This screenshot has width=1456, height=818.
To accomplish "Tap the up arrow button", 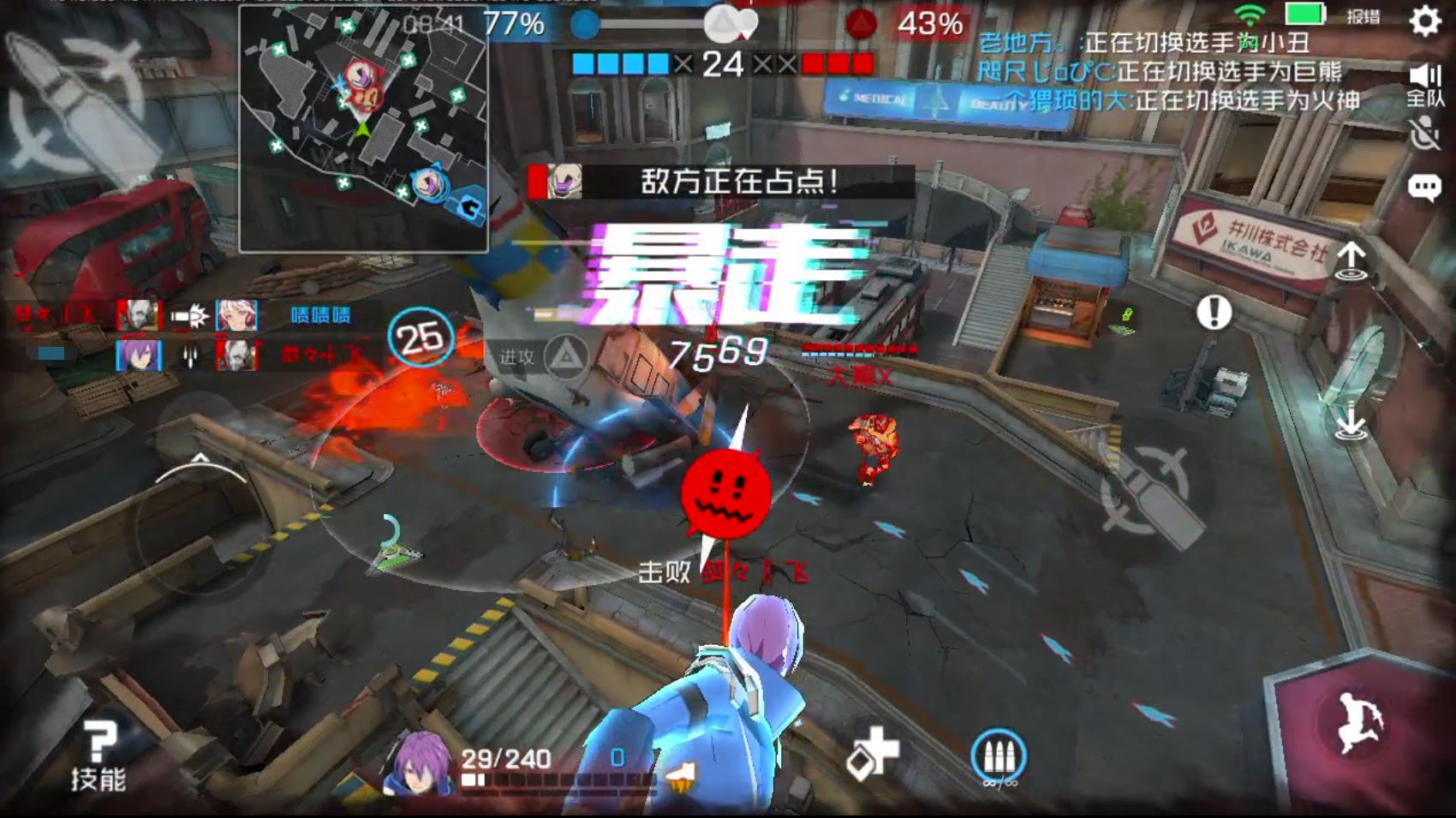I will point(1351,260).
